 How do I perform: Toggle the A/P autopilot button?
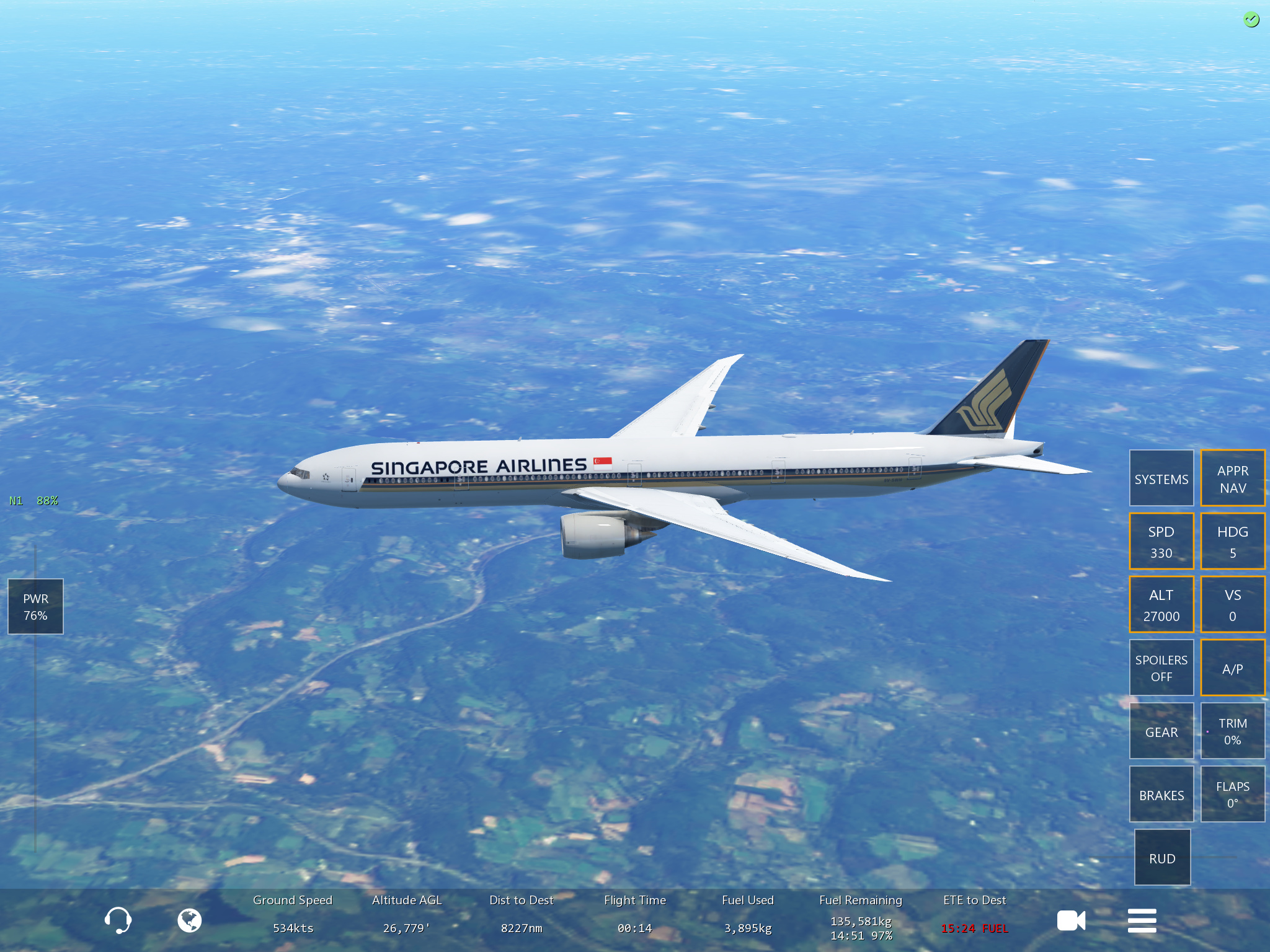pos(1232,668)
